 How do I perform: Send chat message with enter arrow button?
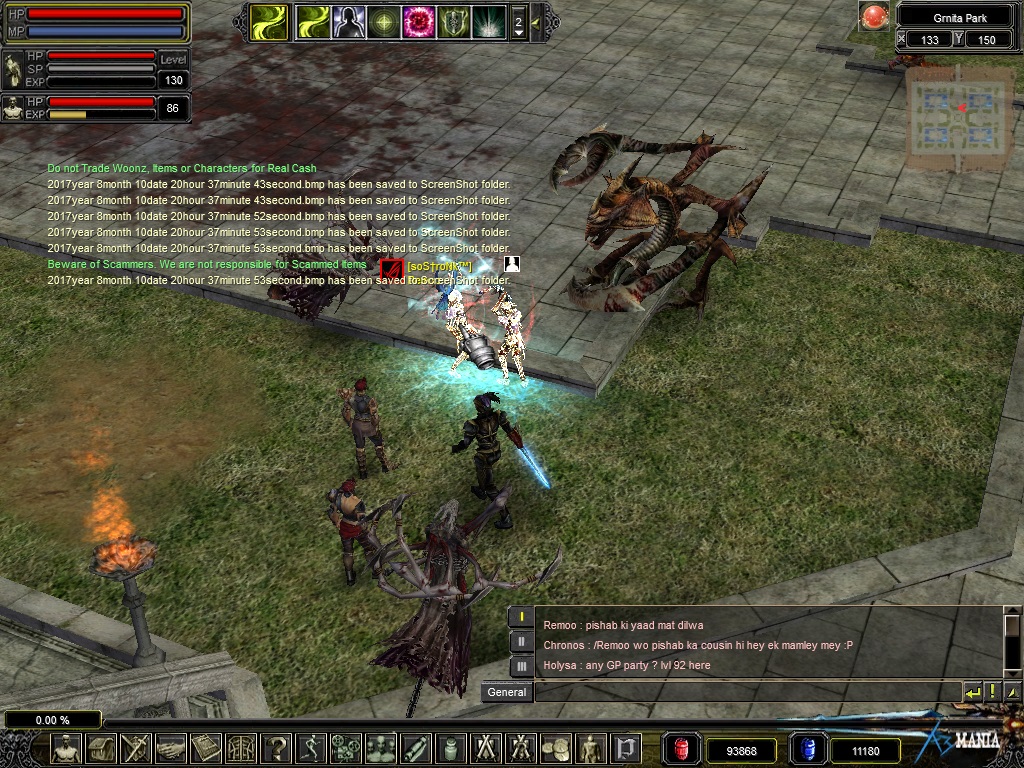pyautogui.click(x=972, y=692)
